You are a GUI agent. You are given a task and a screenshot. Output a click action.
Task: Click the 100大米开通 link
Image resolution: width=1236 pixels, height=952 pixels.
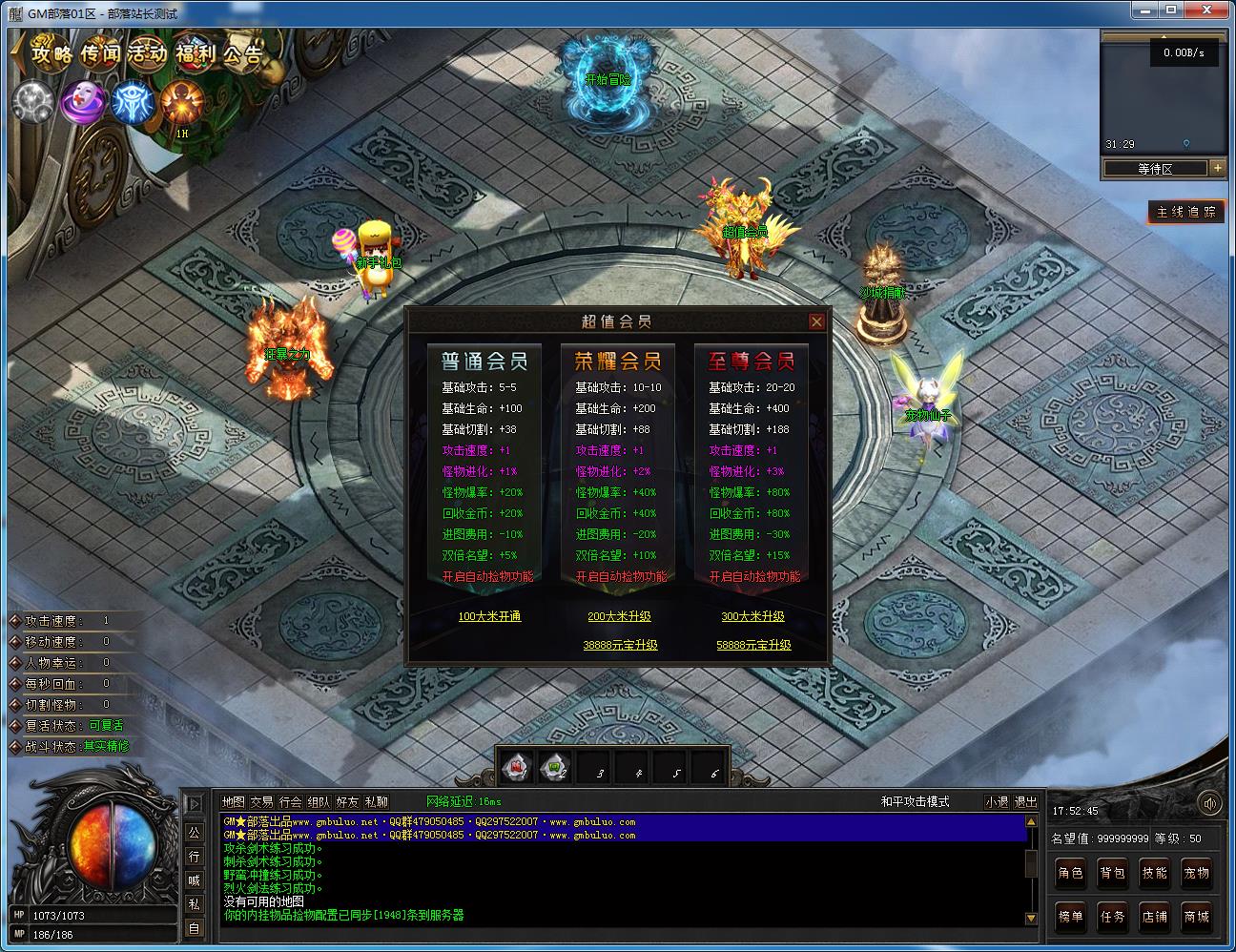489,616
